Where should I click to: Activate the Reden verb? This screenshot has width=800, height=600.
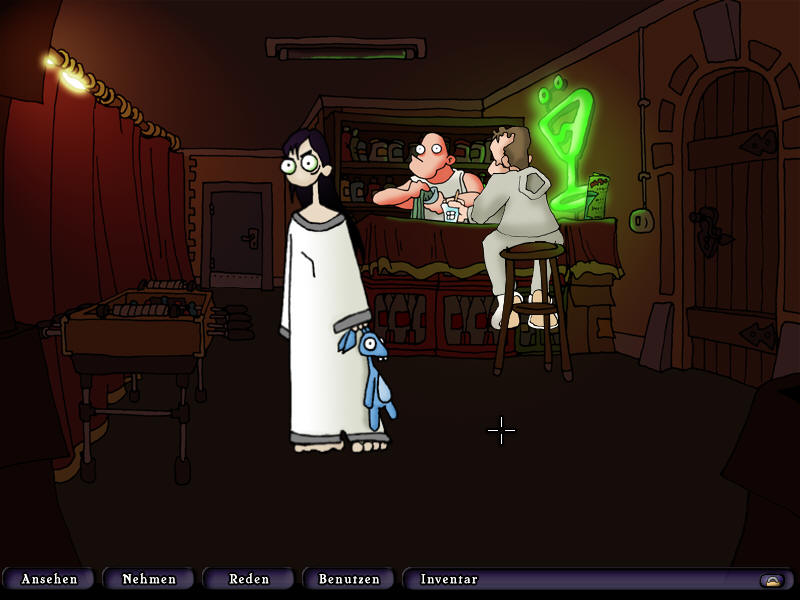pos(249,579)
